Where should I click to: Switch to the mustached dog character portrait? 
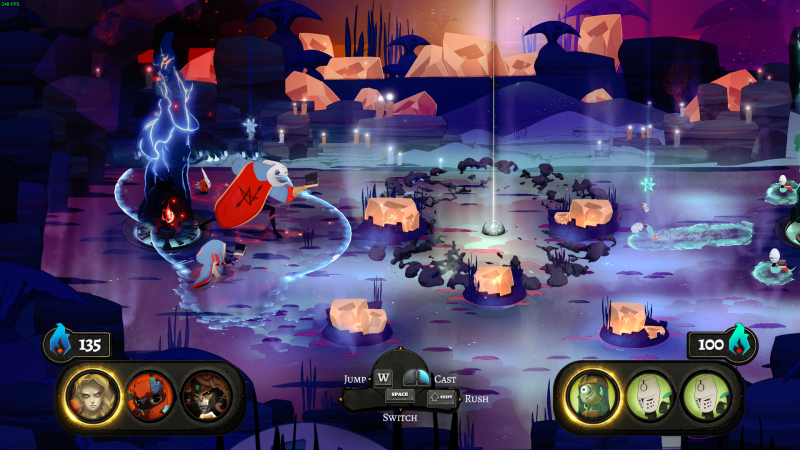(205, 395)
